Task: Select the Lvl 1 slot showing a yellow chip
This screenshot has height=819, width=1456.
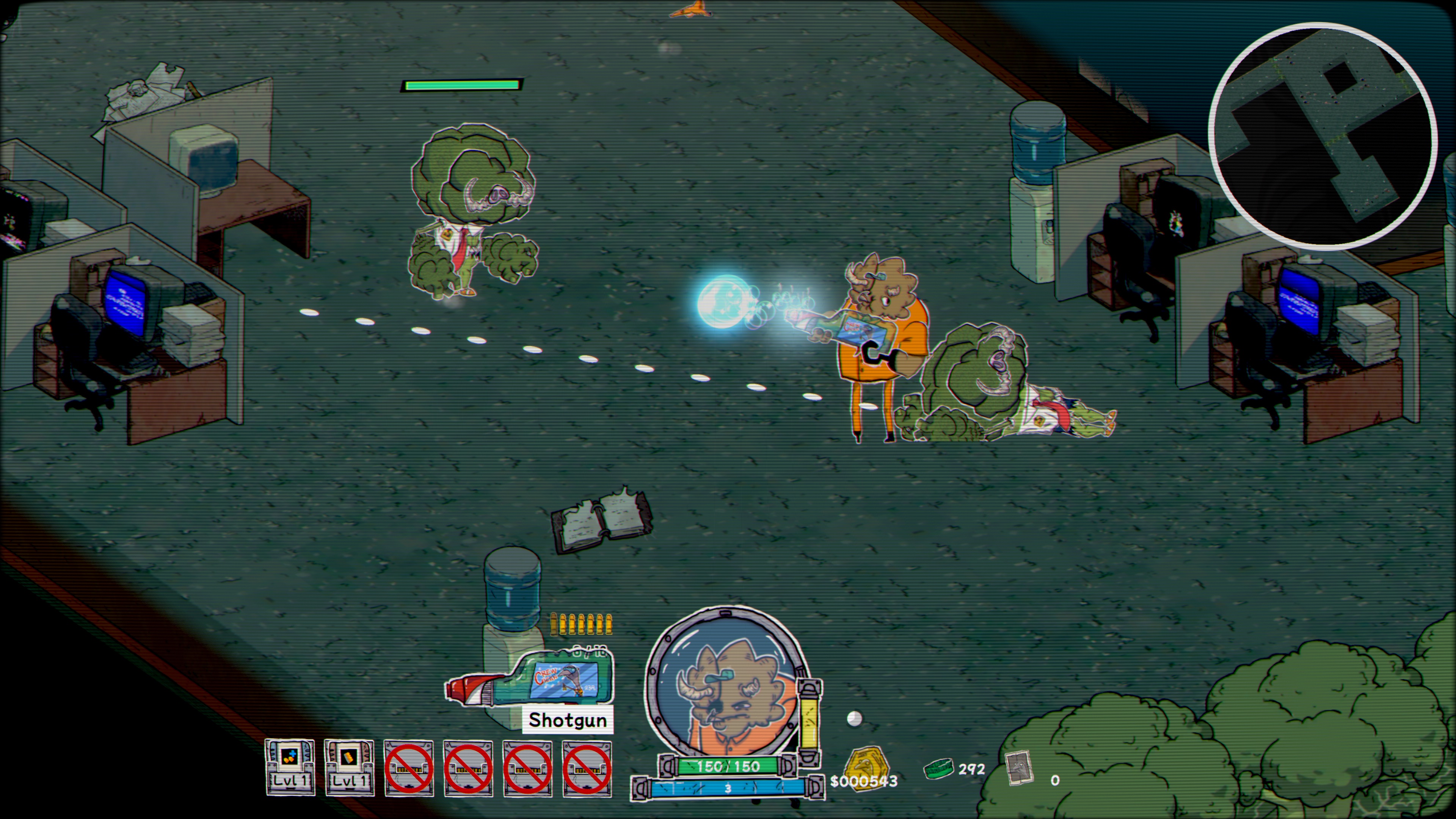Action: tap(349, 767)
